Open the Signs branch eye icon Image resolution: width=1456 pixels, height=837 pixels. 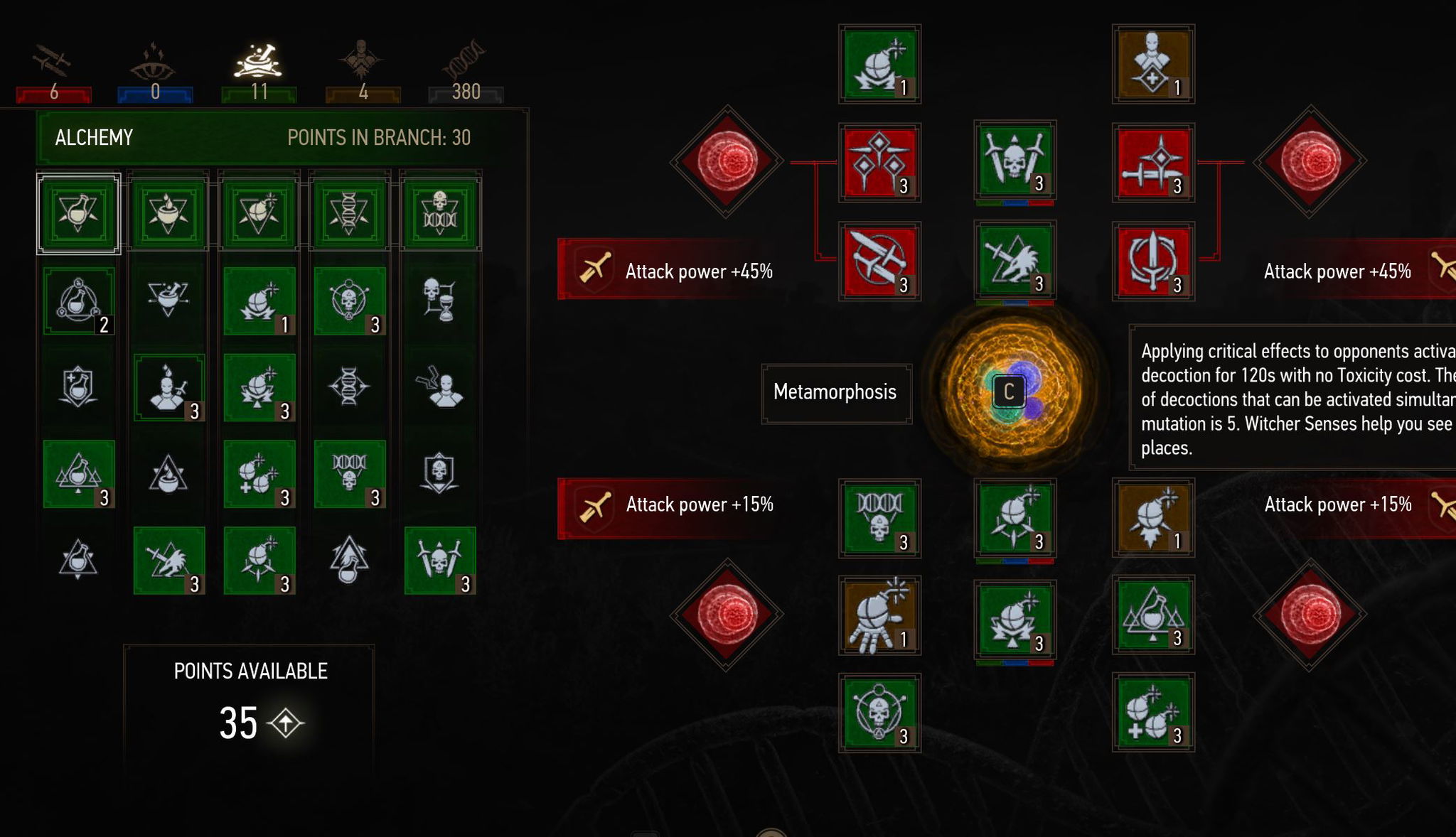coord(153,63)
